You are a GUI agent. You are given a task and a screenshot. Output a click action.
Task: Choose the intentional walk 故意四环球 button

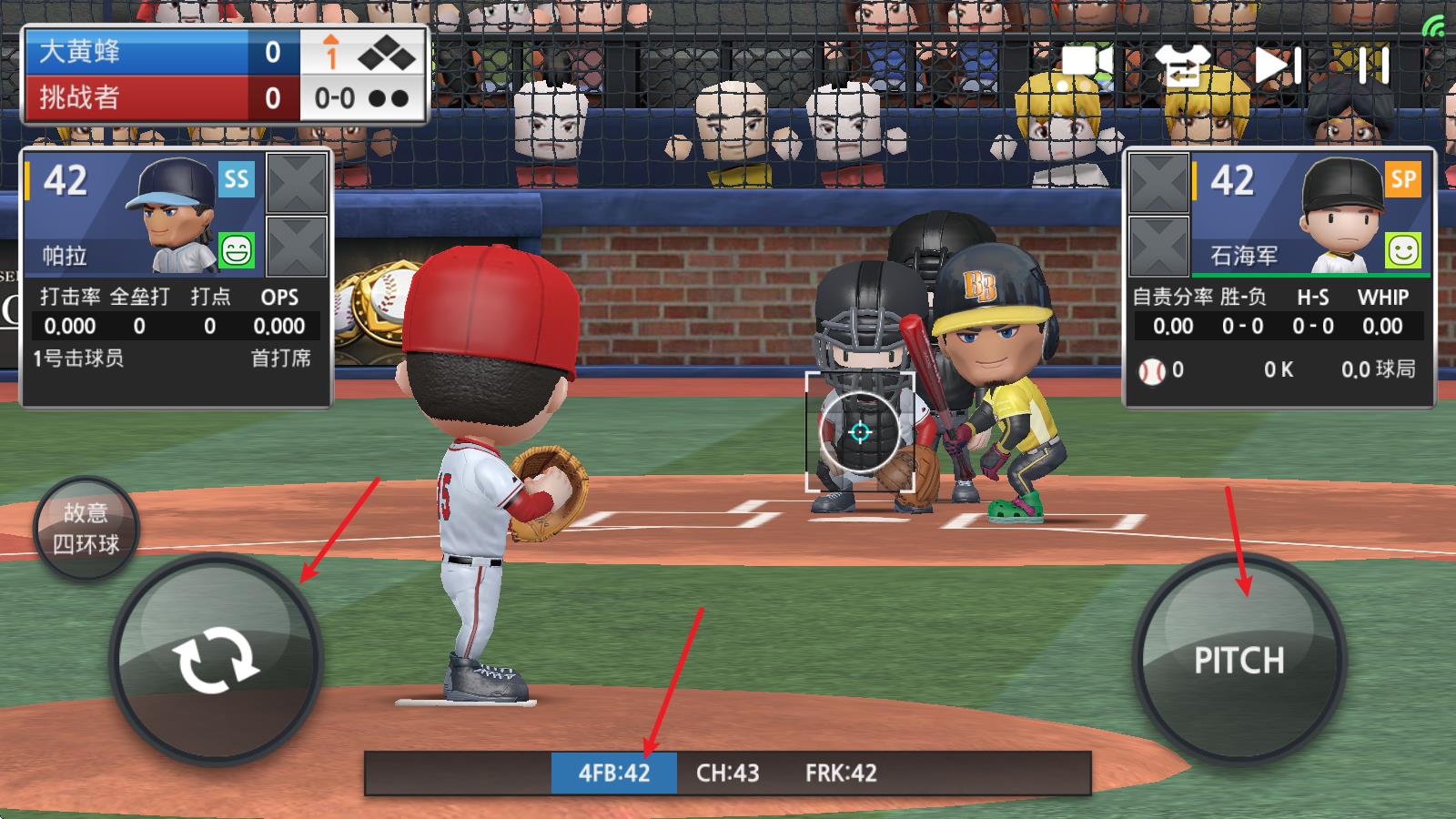(x=86, y=529)
